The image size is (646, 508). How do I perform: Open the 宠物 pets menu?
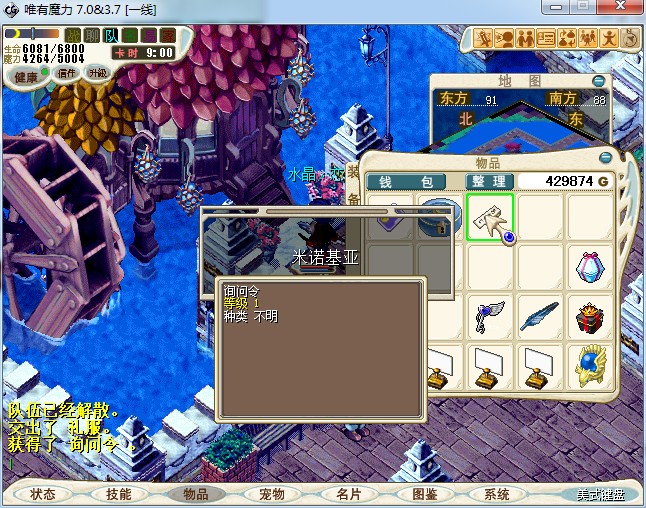(271, 494)
